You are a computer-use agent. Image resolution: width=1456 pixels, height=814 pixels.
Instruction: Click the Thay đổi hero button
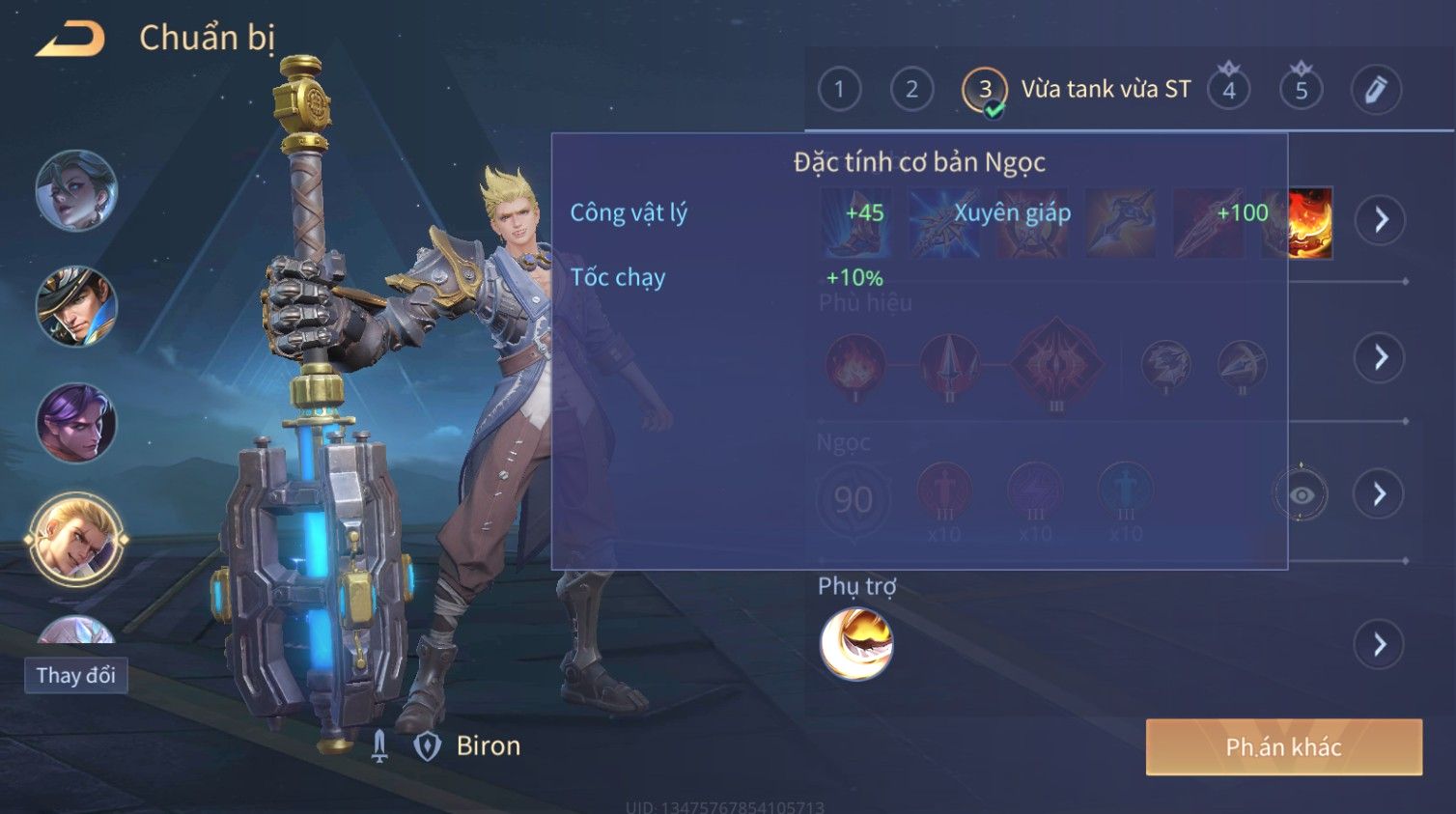(x=75, y=675)
